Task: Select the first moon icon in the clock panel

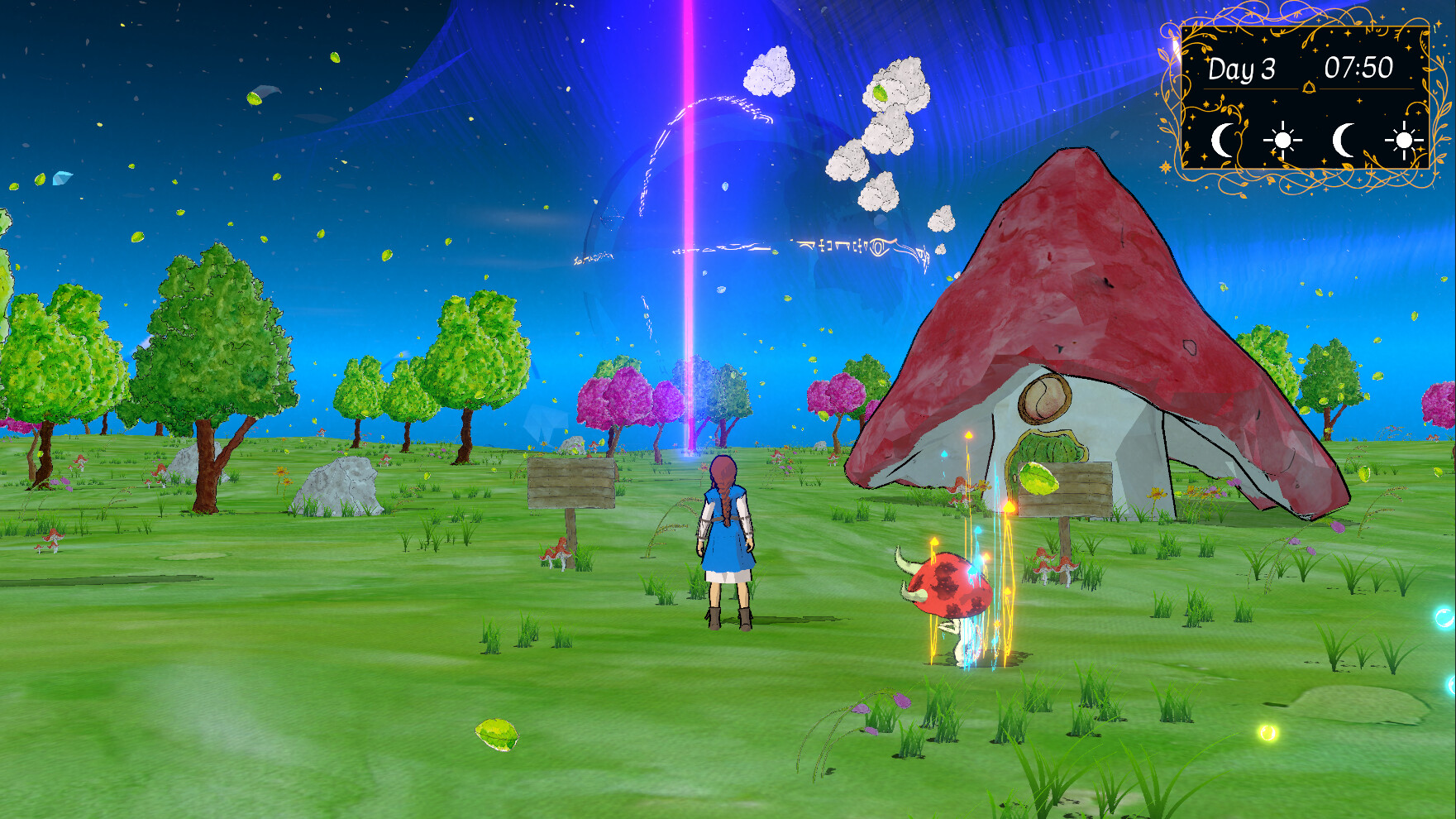Action: [1224, 141]
